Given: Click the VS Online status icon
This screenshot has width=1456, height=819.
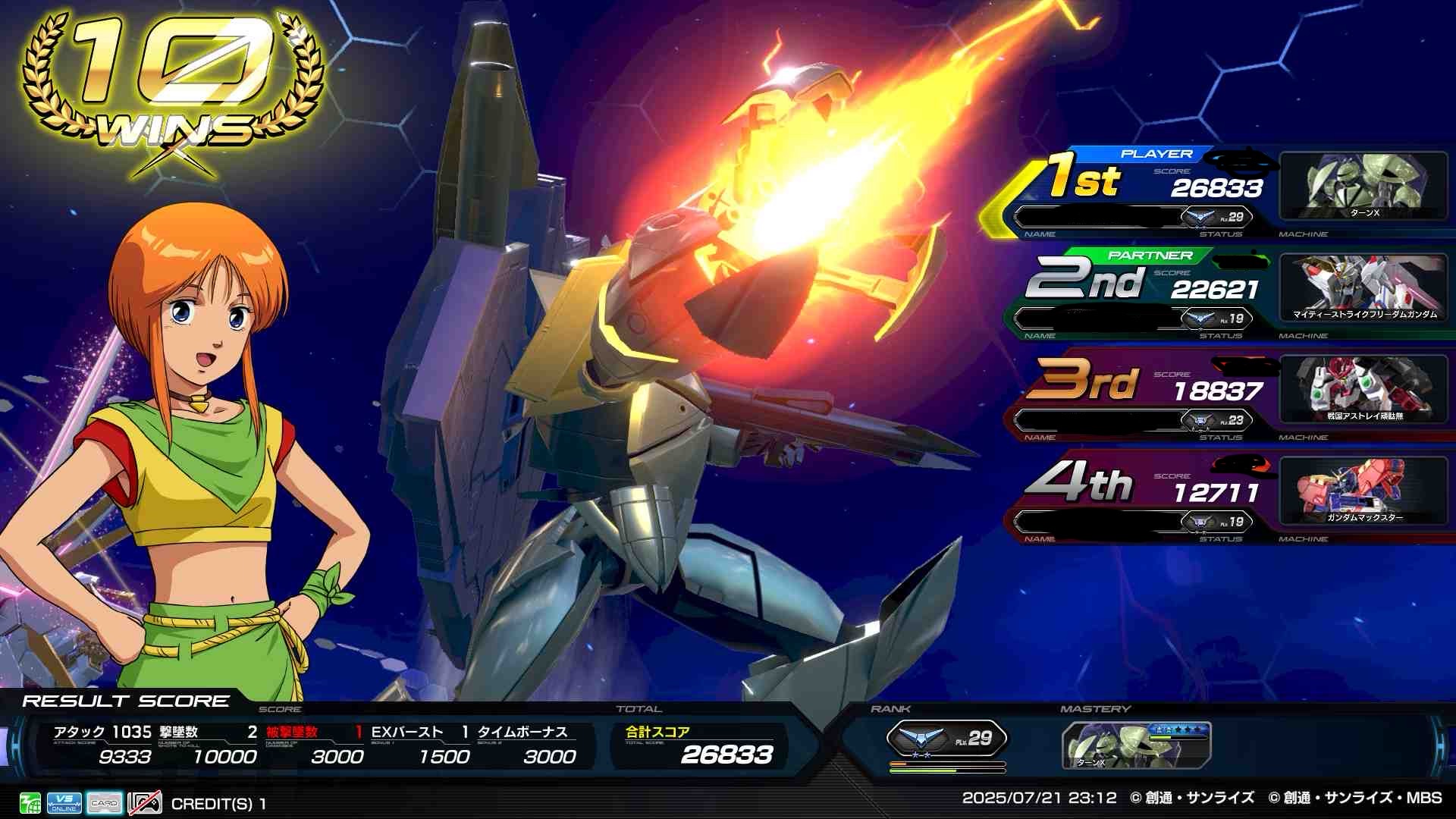Looking at the screenshot, I should coord(64,803).
